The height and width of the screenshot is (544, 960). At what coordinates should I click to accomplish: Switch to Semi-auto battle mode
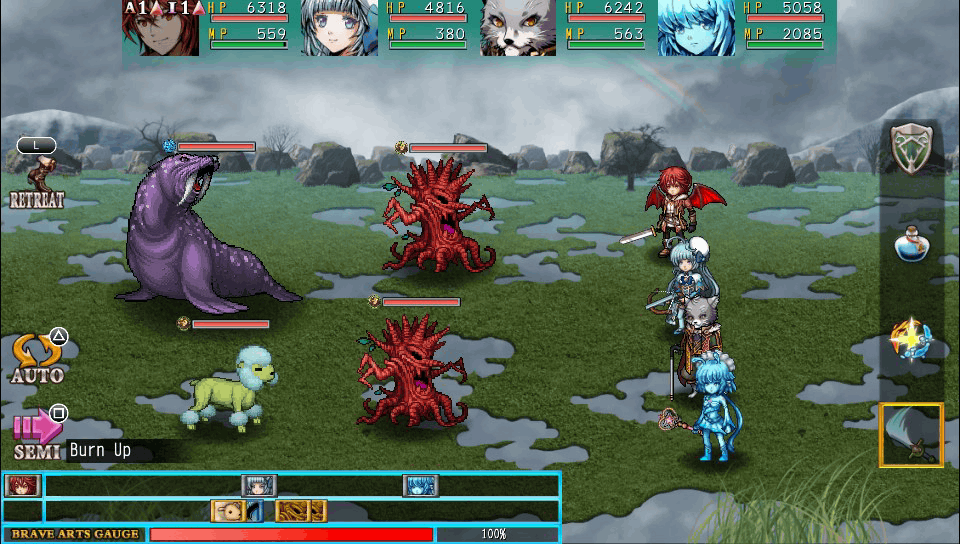[x=37, y=432]
